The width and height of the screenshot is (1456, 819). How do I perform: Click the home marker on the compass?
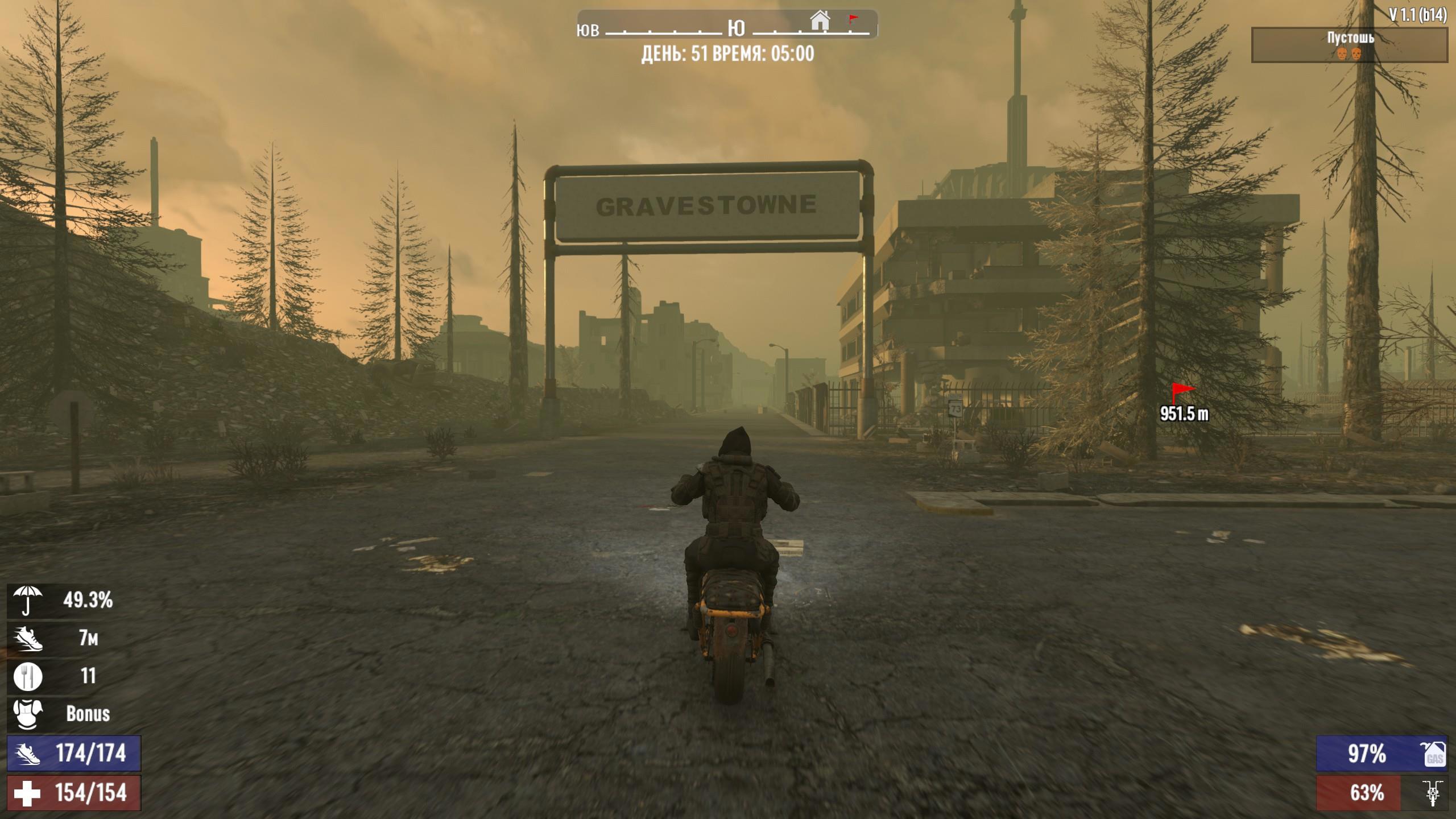pyautogui.click(x=820, y=21)
